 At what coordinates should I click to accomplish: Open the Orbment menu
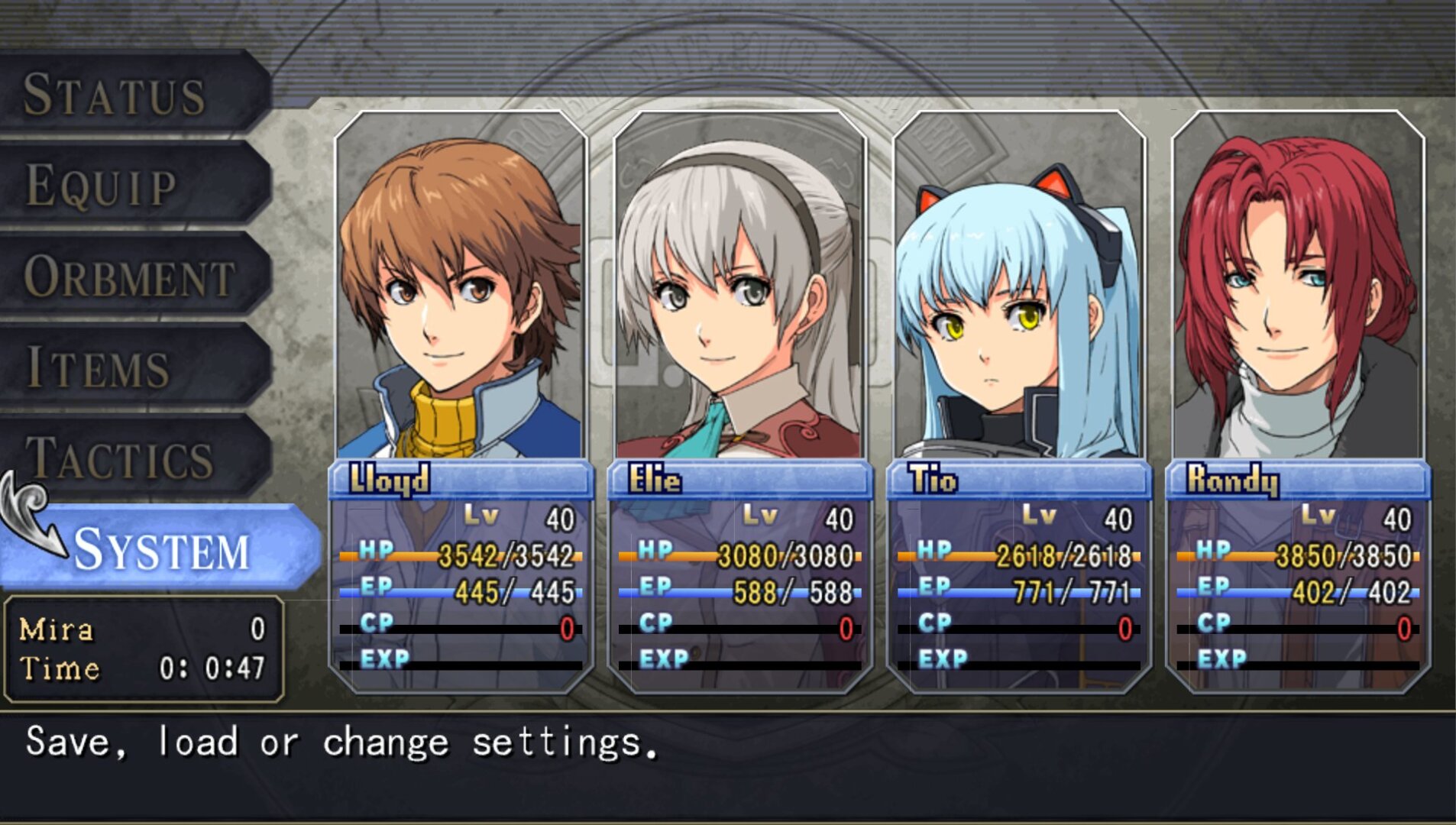(130, 277)
